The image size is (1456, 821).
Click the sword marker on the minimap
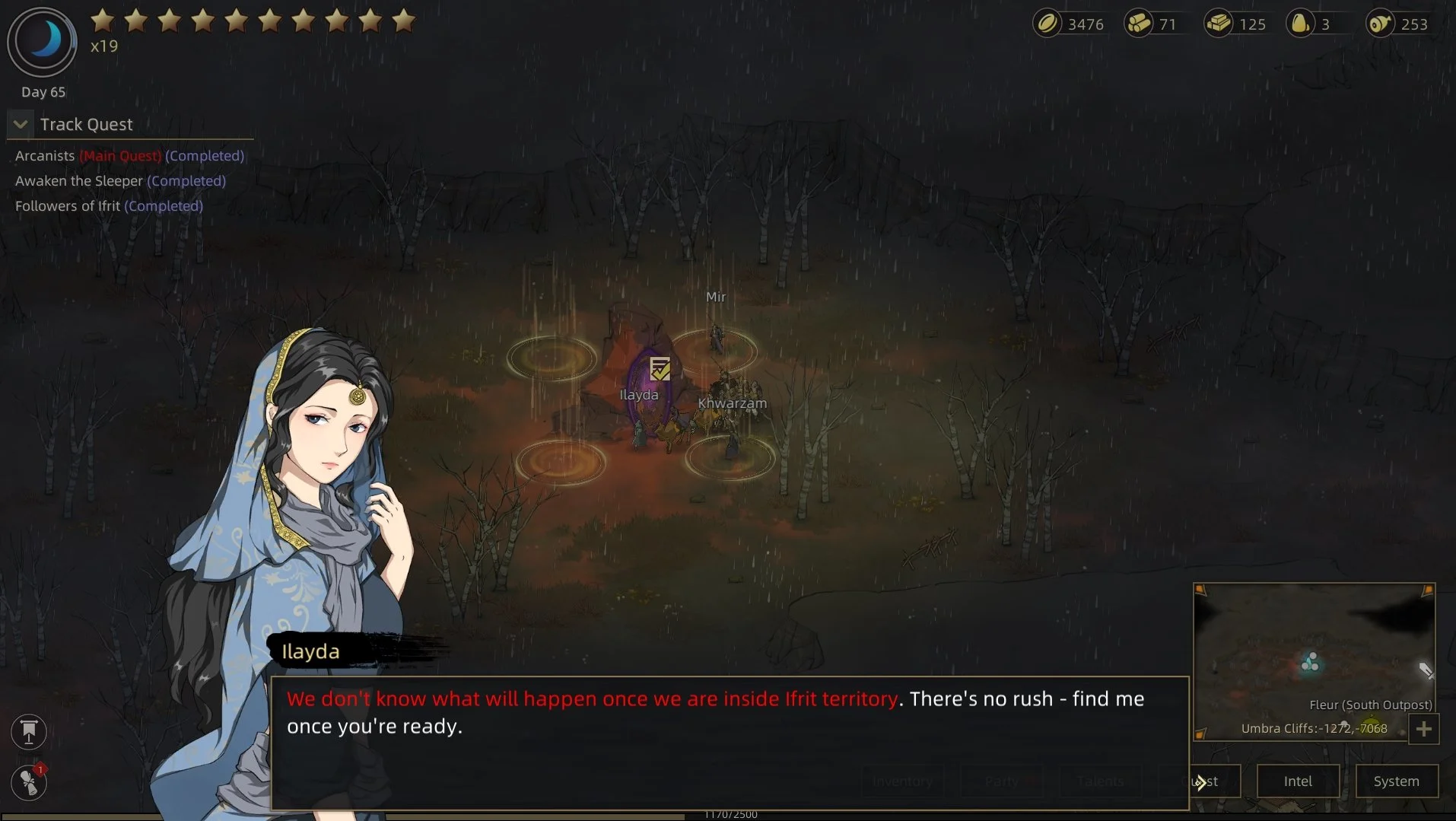tap(1426, 670)
